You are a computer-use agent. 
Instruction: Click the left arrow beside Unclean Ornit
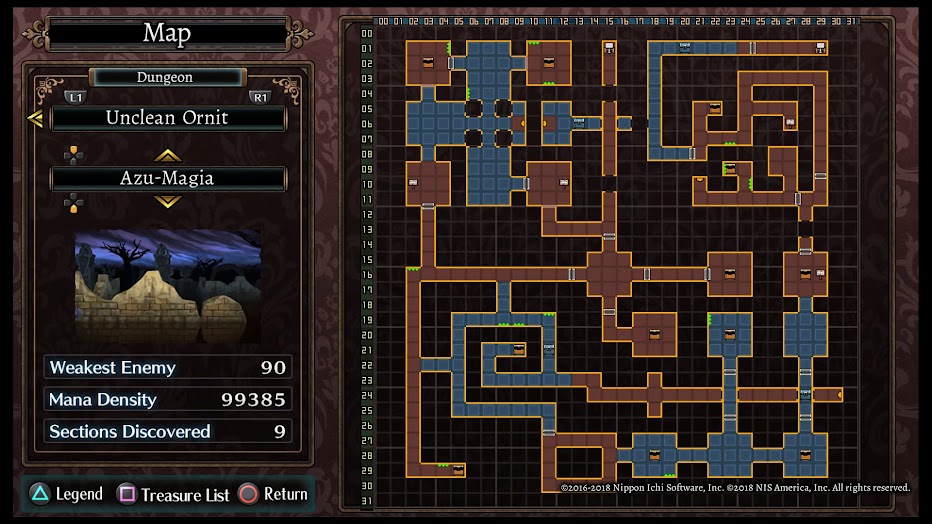click(35, 119)
